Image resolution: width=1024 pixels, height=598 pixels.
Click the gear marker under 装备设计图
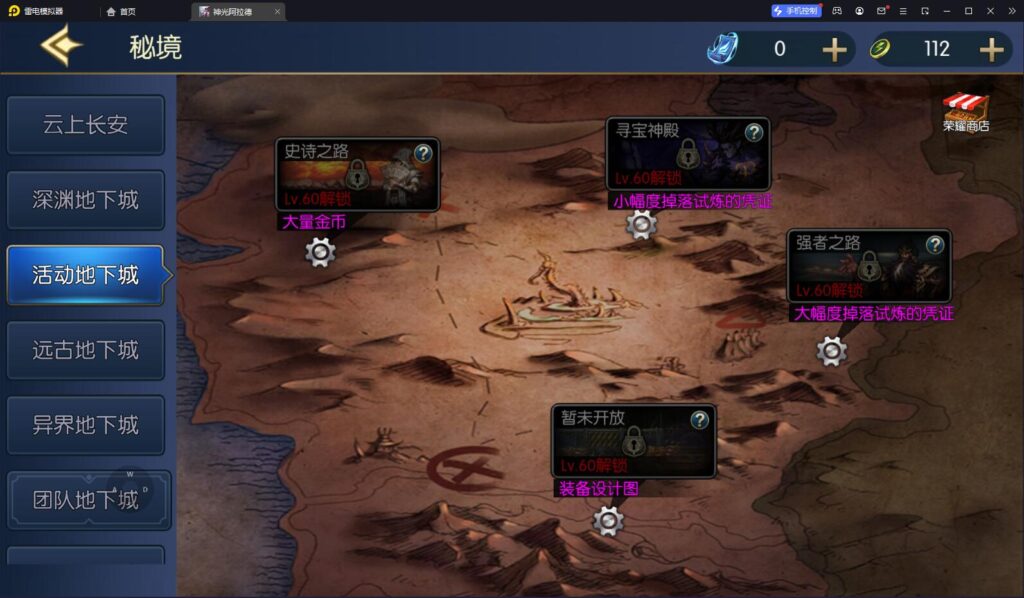coord(608,521)
